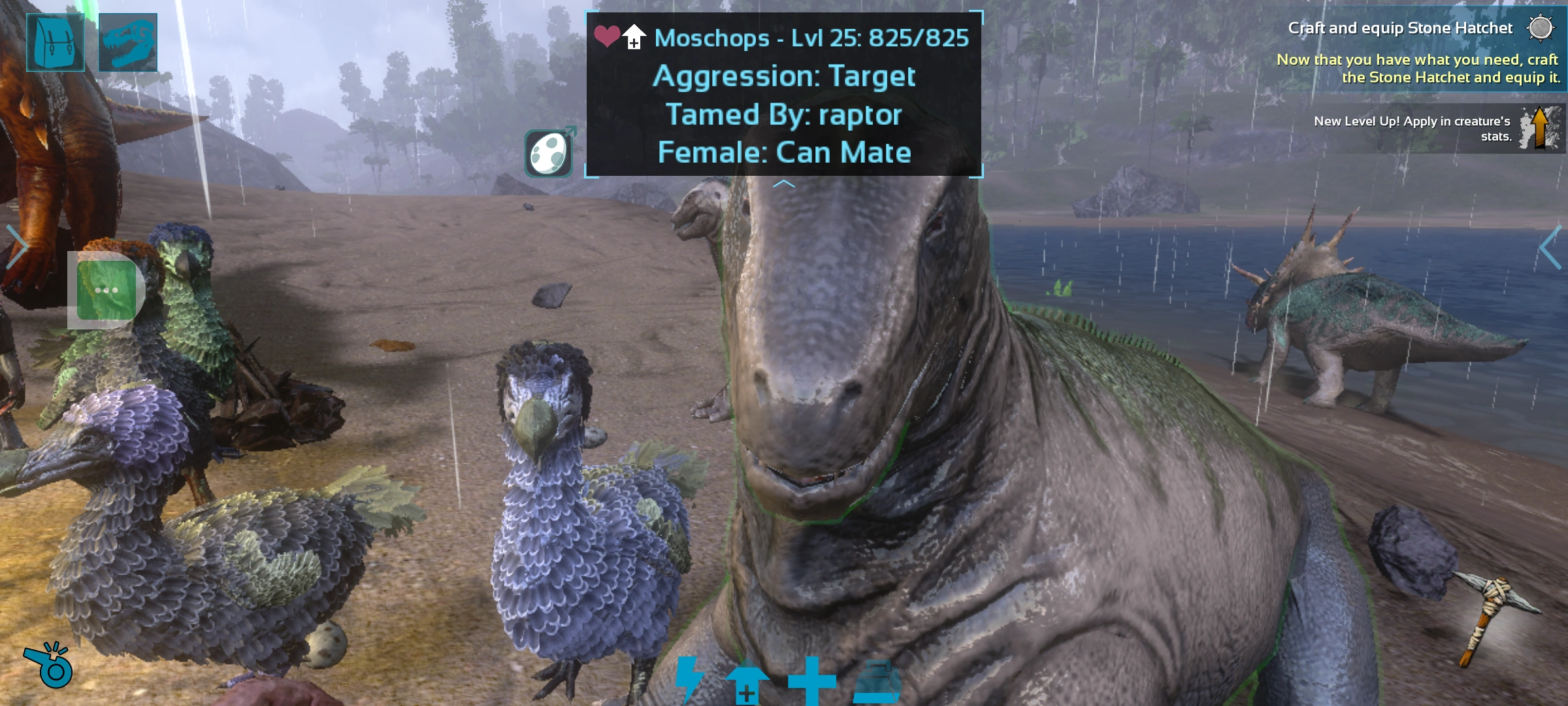Open the creature dossier skull icon
The height and width of the screenshot is (706, 1568).
point(129,42)
